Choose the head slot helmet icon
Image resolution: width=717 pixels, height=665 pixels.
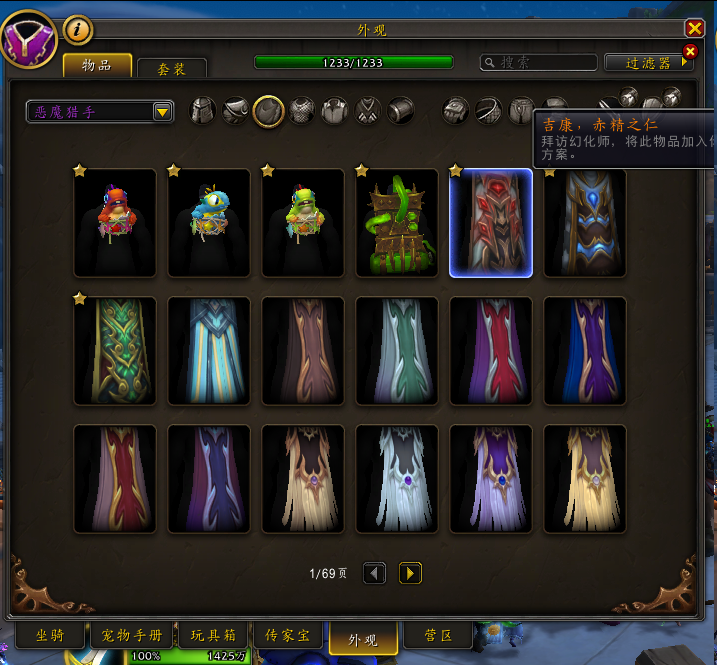[x=204, y=111]
